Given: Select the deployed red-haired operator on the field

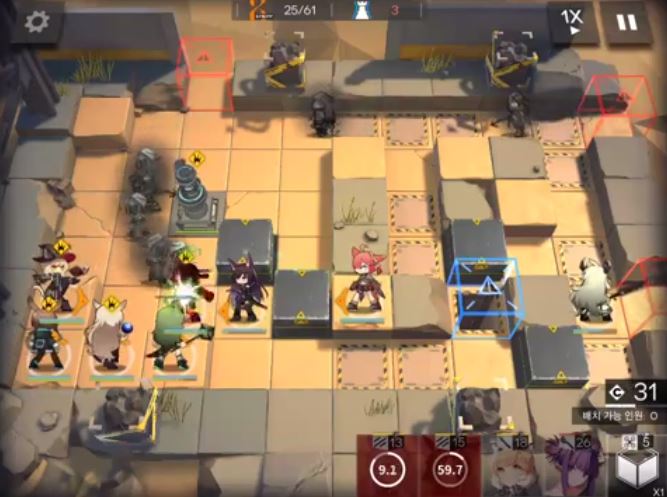Looking at the screenshot, I should pyautogui.click(x=361, y=280).
